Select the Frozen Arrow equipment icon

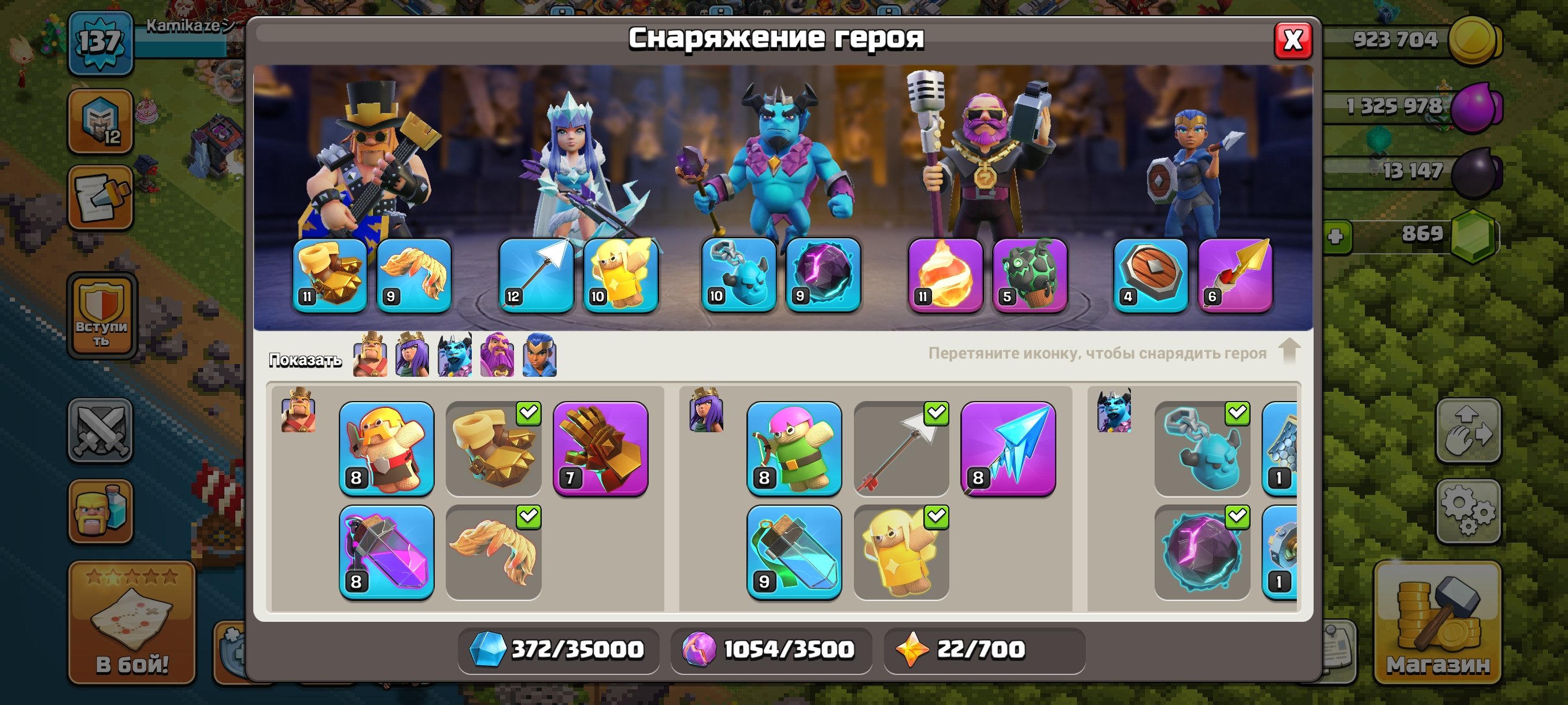tap(1007, 450)
